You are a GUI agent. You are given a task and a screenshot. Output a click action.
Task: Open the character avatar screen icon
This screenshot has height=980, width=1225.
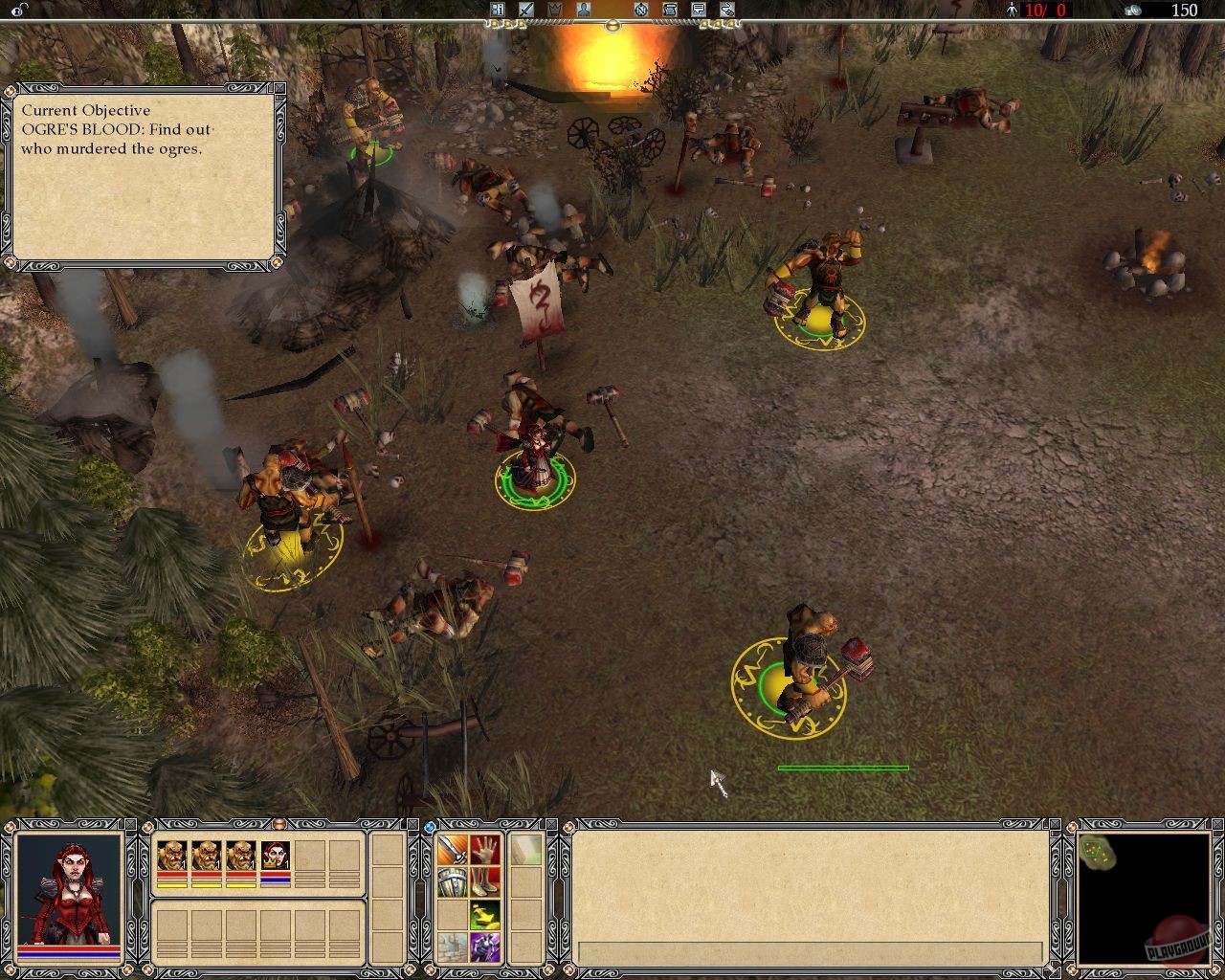583,10
